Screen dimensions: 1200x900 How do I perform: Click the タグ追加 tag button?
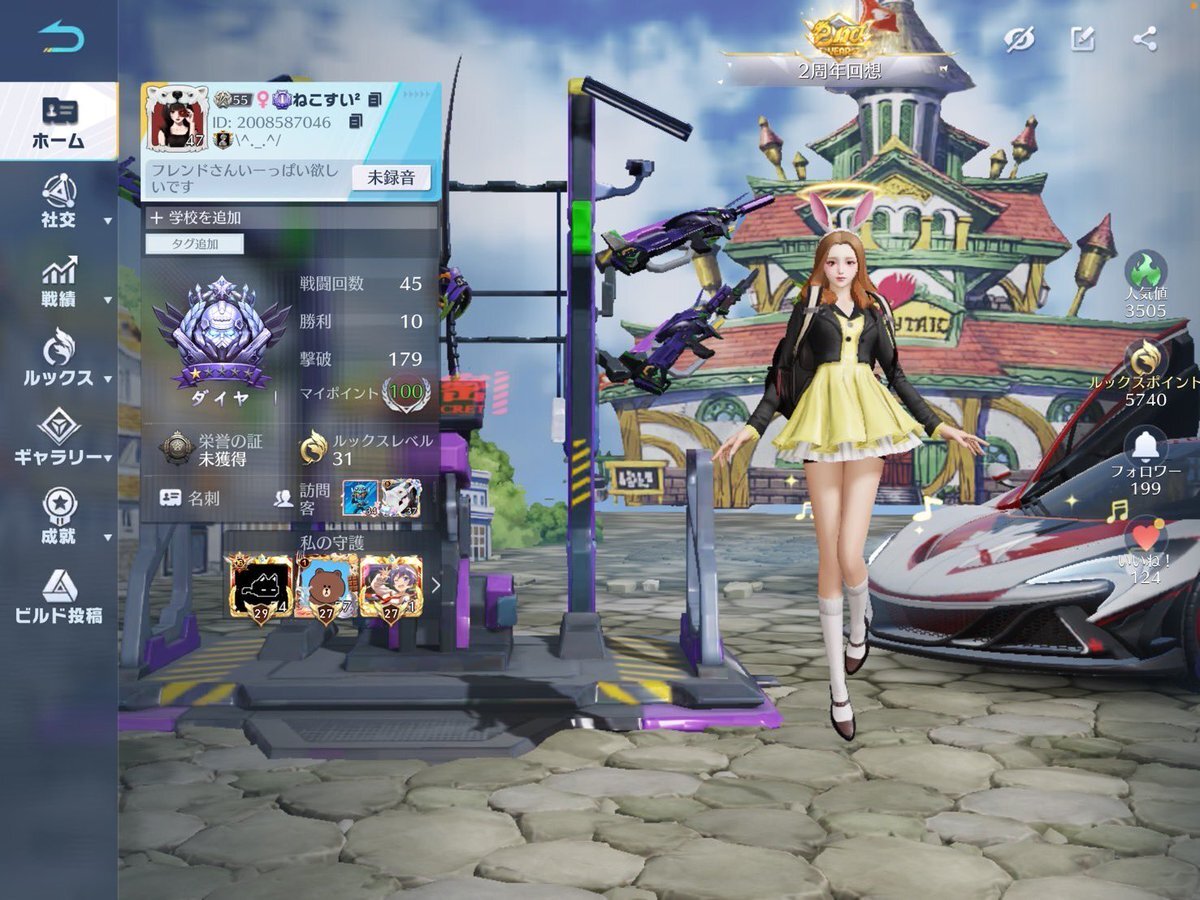pyautogui.click(x=195, y=244)
